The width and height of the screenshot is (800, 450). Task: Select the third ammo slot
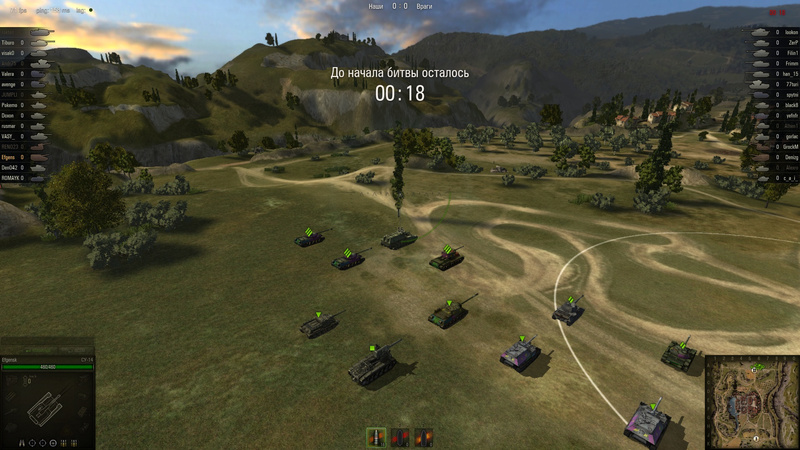tap(424, 437)
